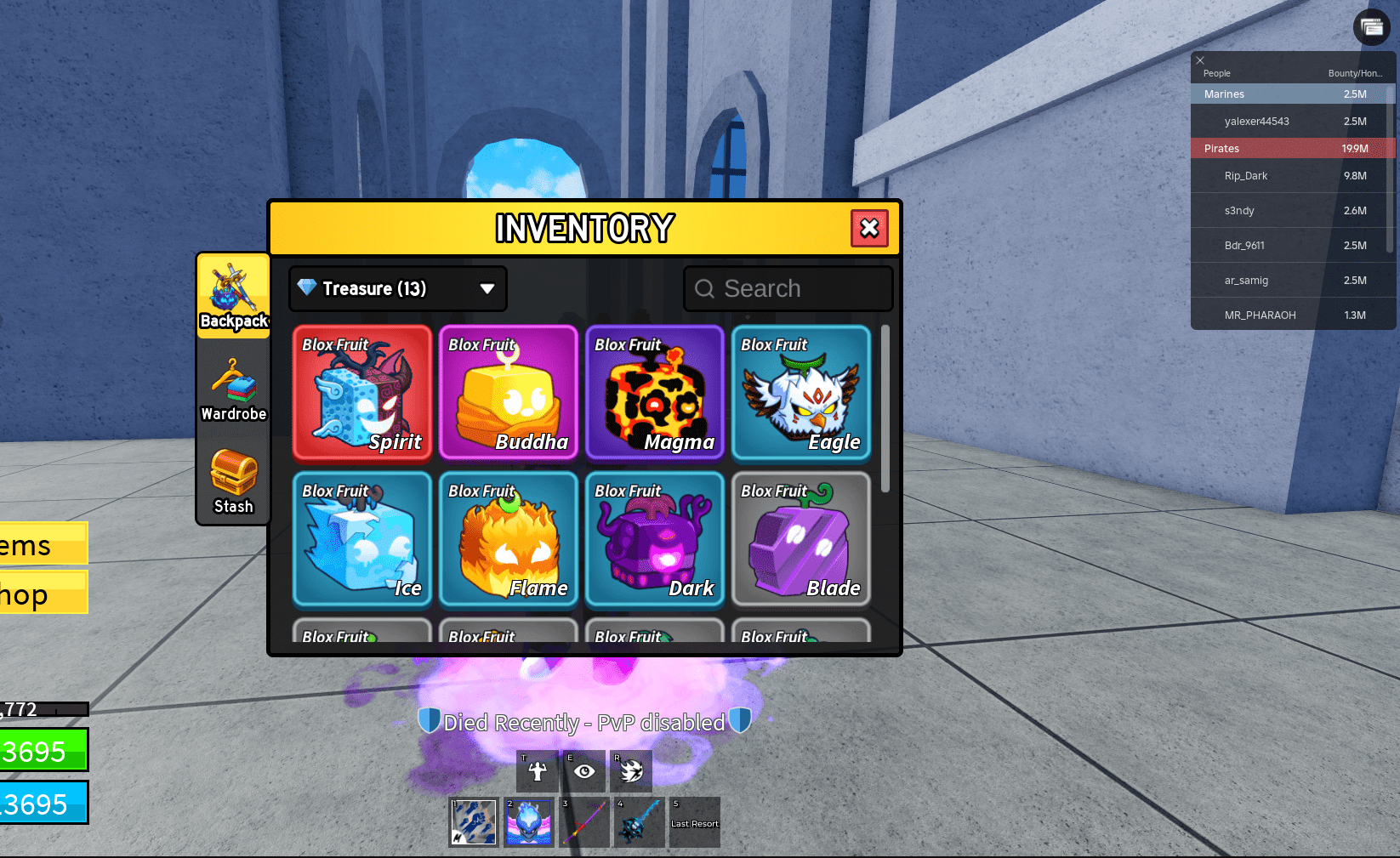Select the Eagle fruit
This screenshot has height=858, width=1400.
(800, 393)
